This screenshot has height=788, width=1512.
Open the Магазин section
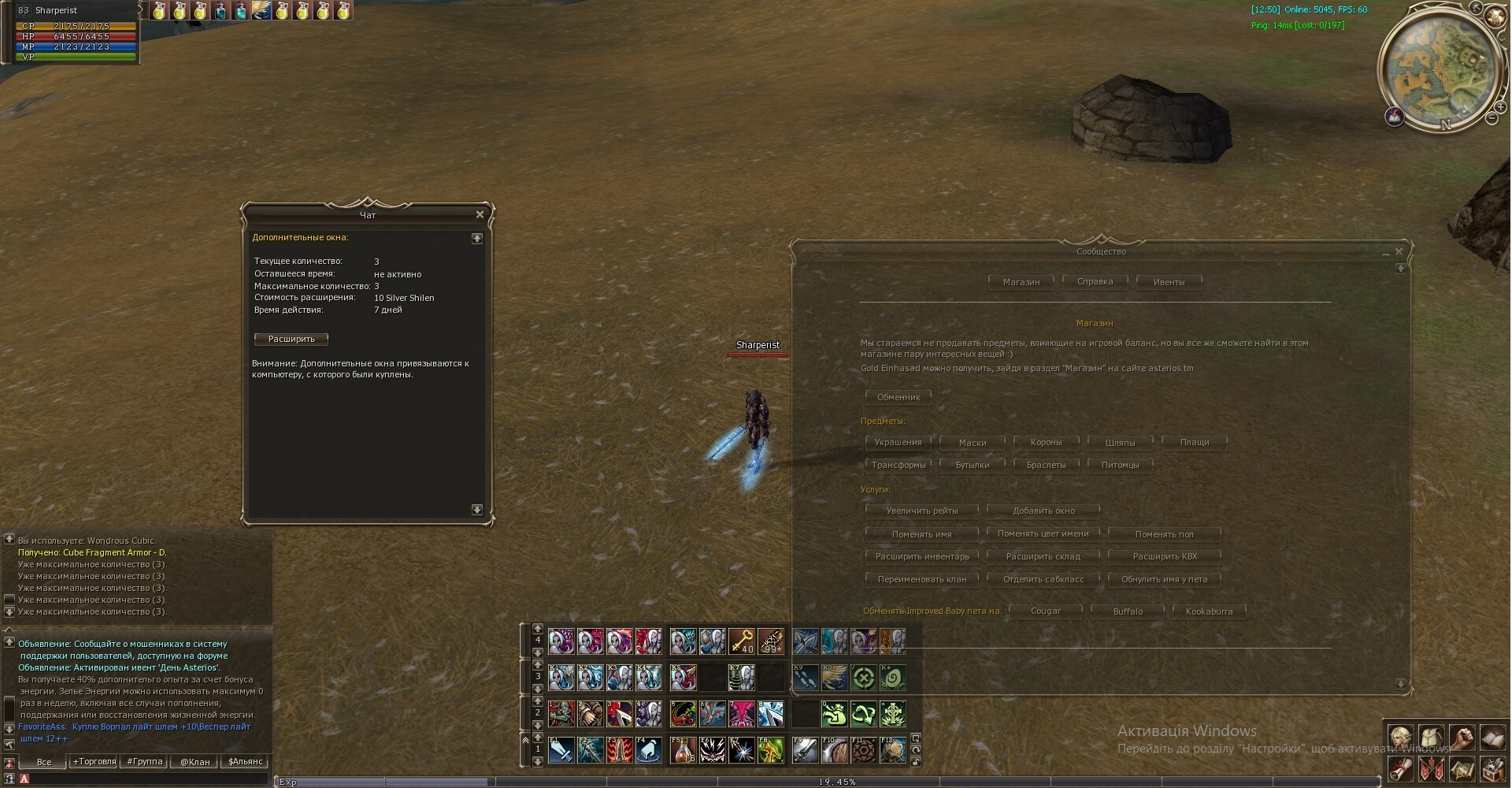pos(1021,282)
